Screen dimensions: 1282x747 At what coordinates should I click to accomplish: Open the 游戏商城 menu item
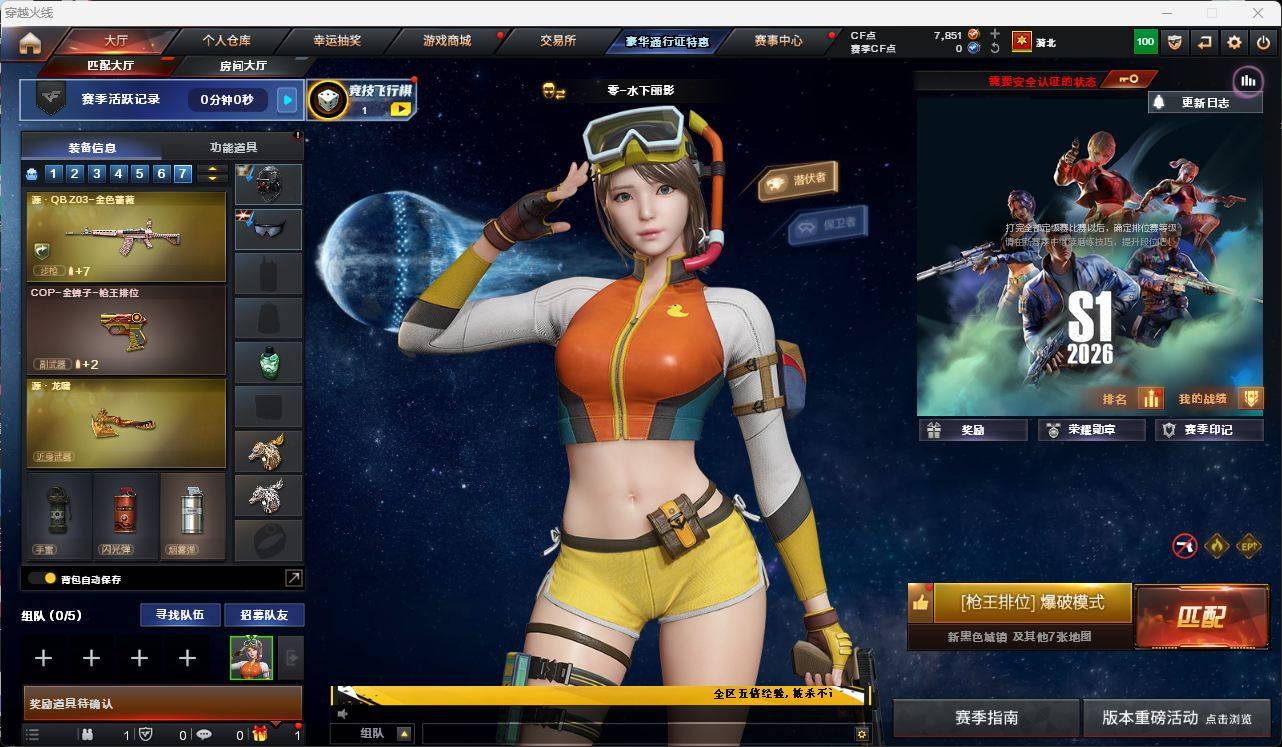point(445,41)
